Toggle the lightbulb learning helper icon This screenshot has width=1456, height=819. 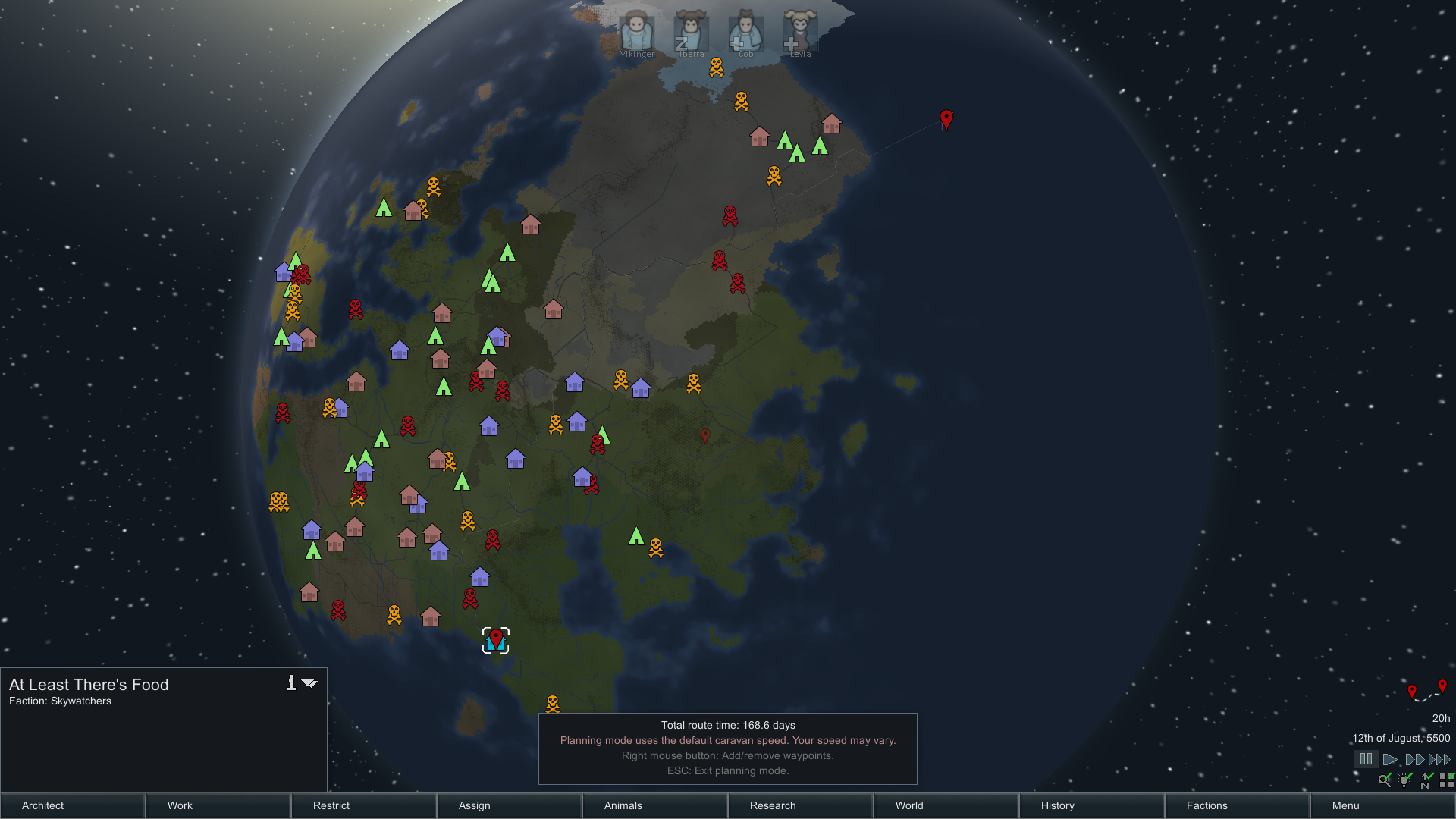1405,780
